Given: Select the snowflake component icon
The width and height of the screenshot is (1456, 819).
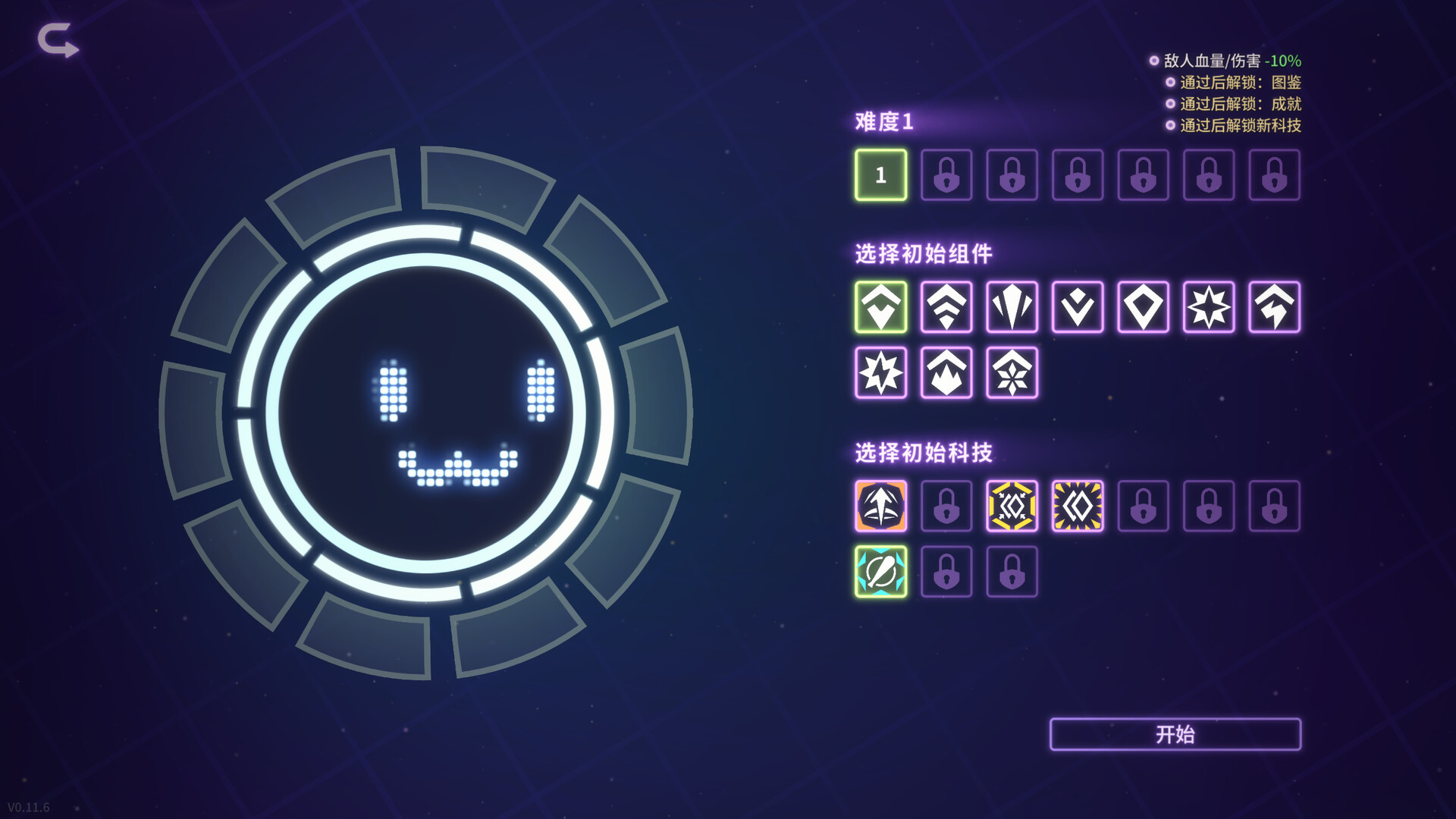Looking at the screenshot, I should [1012, 375].
